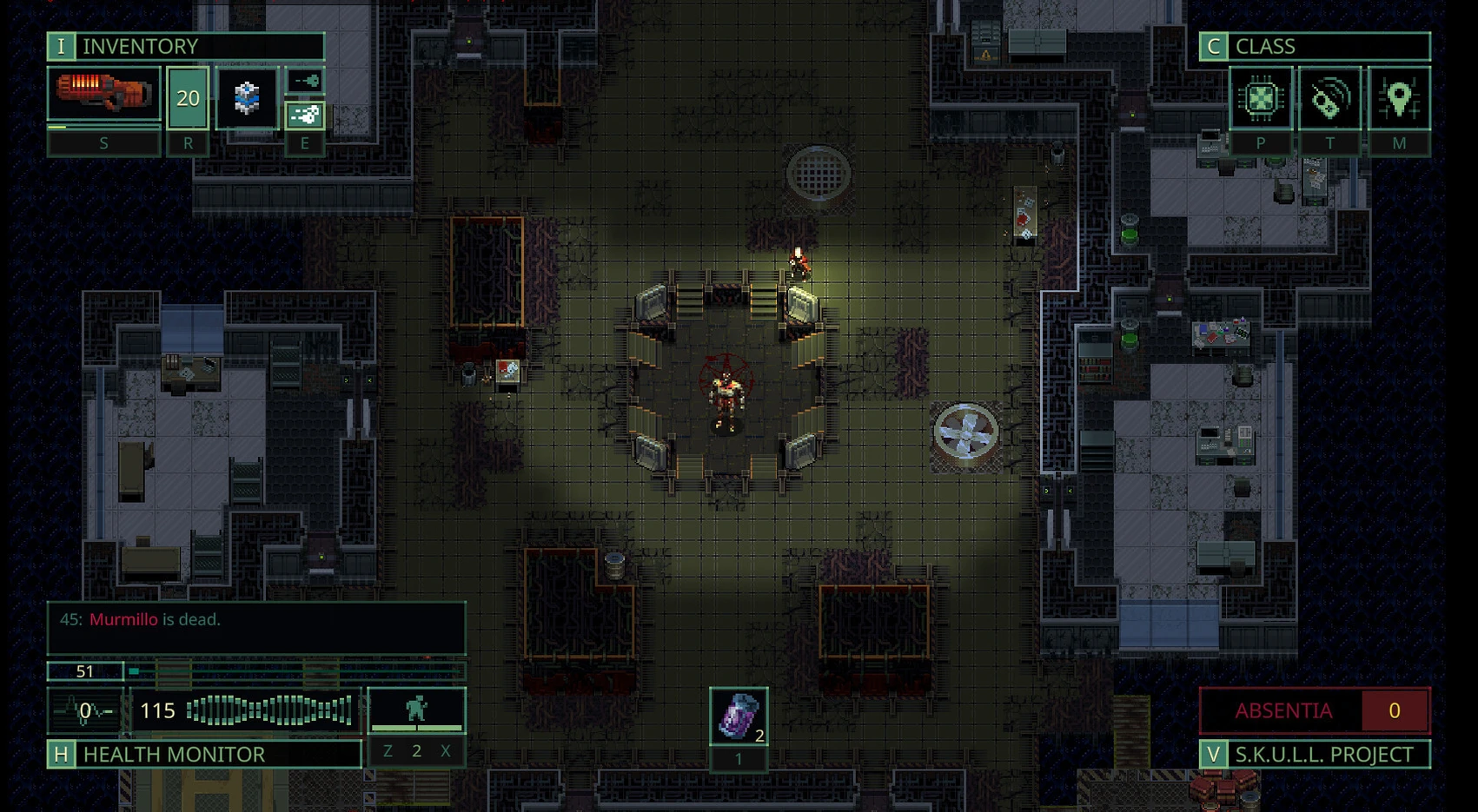Select the orange plasma gun weapon slot
This screenshot has height=812, width=1478.
point(103,95)
